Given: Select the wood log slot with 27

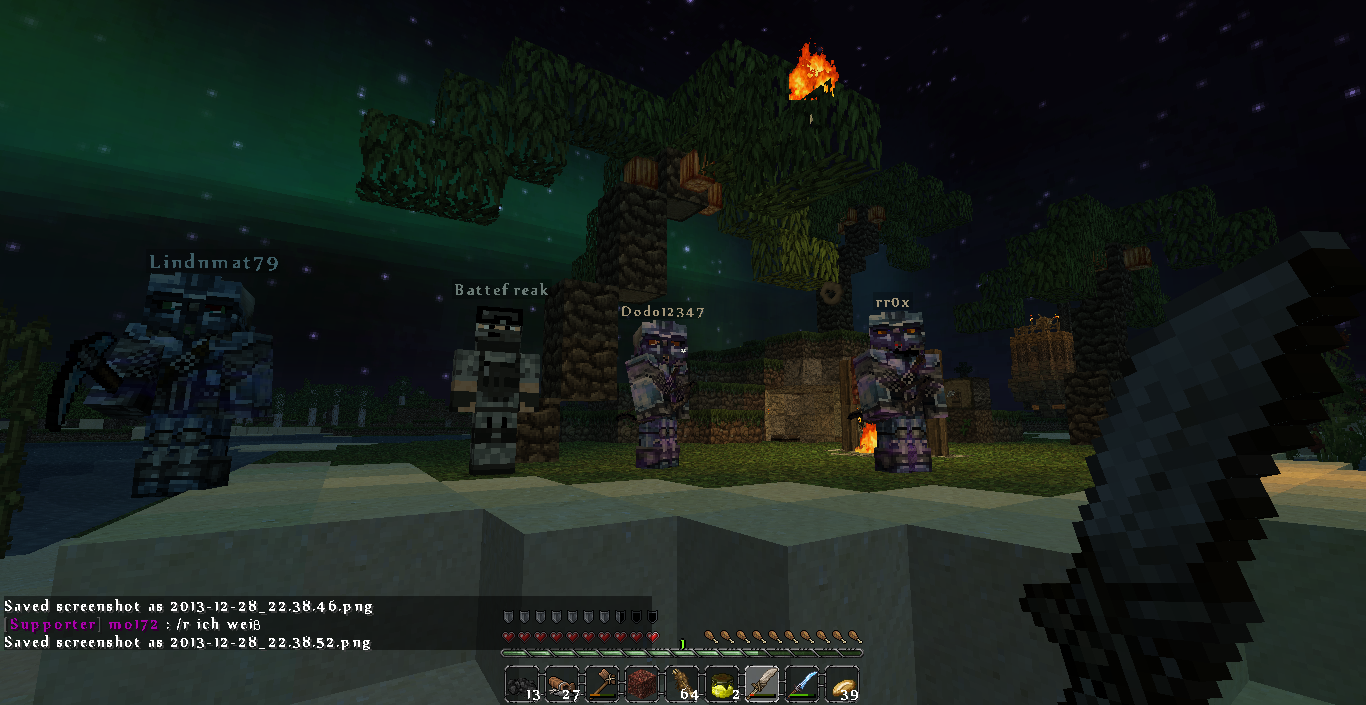Looking at the screenshot, I should [562, 684].
